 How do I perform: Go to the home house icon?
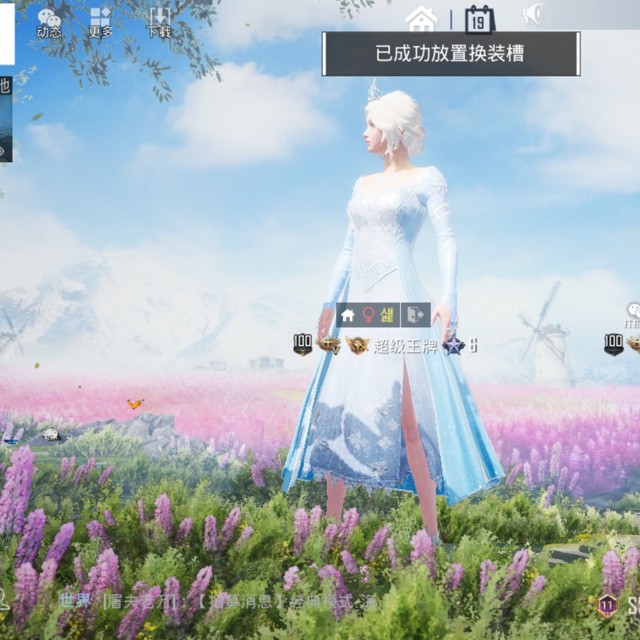[421, 18]
